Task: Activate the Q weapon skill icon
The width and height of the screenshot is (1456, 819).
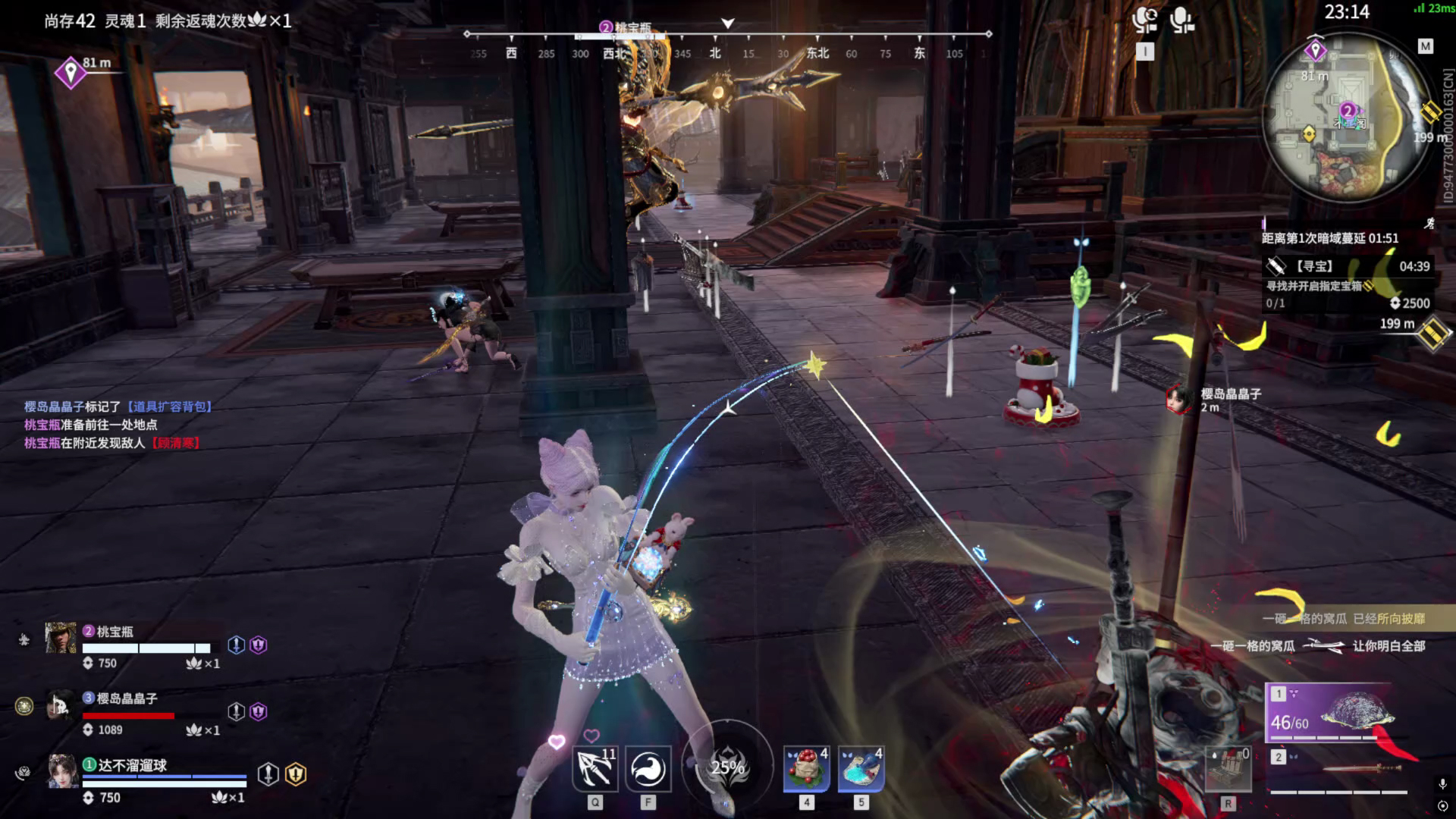Action: (x=595, y=769)
